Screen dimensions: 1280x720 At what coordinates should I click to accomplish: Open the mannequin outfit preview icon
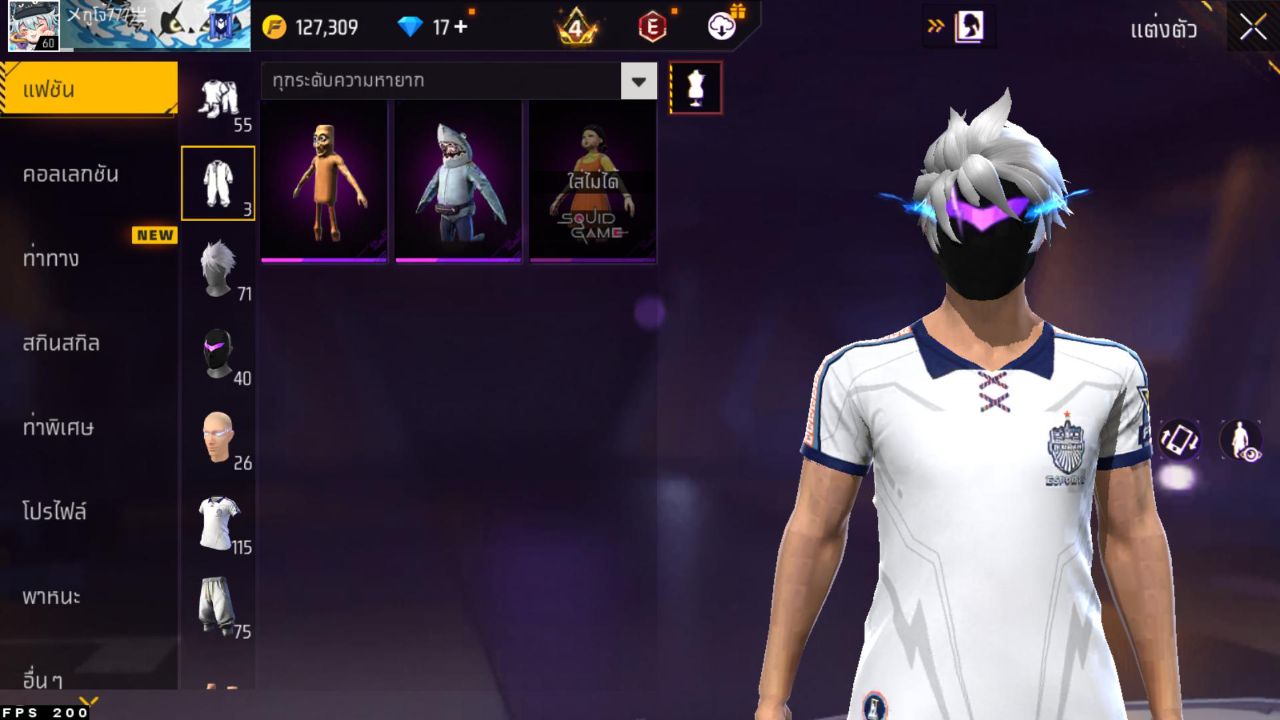tap(694, 87)
